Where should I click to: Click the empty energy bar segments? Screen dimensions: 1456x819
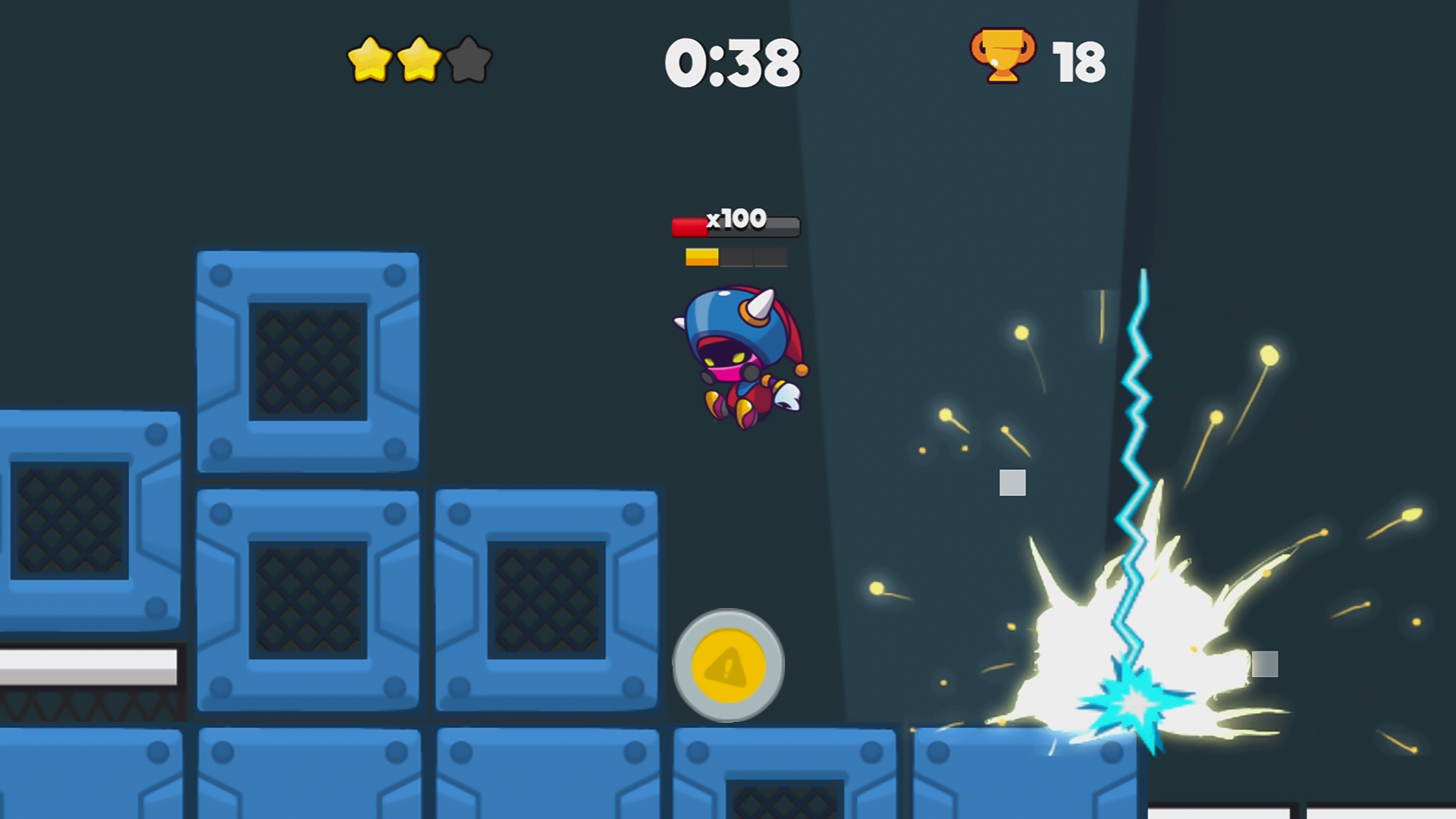point(755,258)
